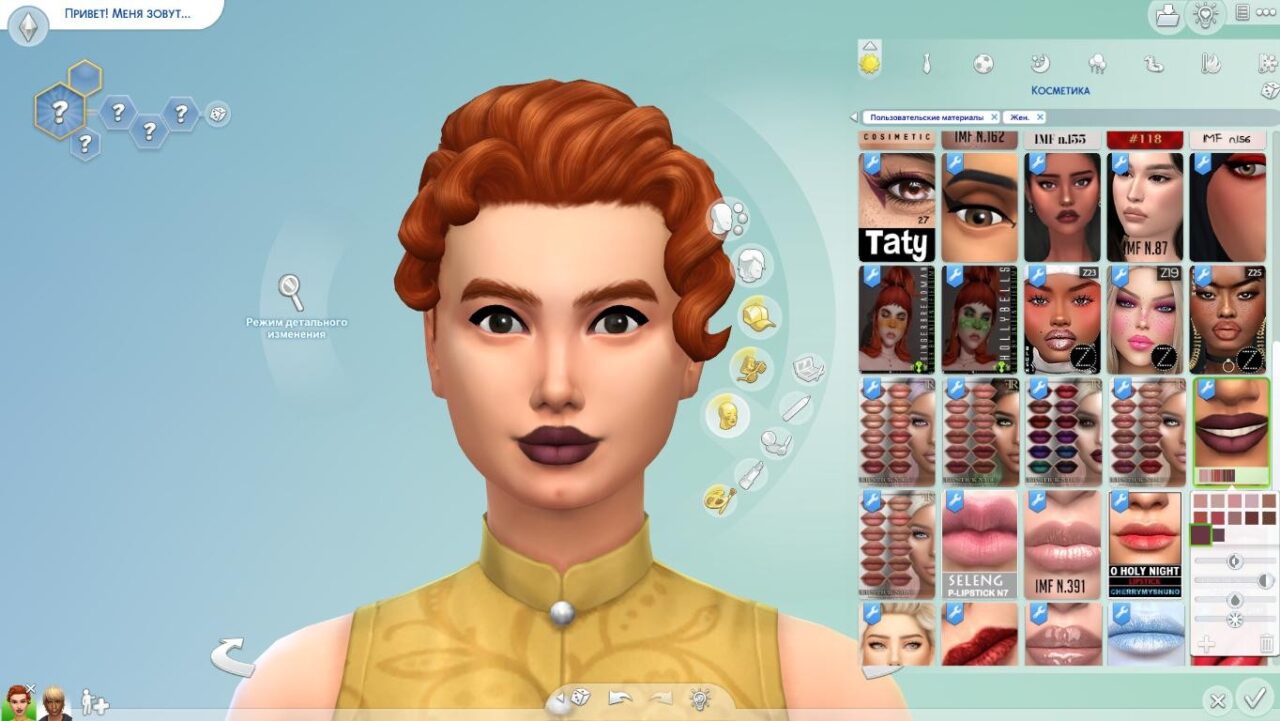Remove the "Пользовательские материалы" filter tag
Image resolution: width=1280 pixels, height=721 pixels.
click(x=994, y=117)
